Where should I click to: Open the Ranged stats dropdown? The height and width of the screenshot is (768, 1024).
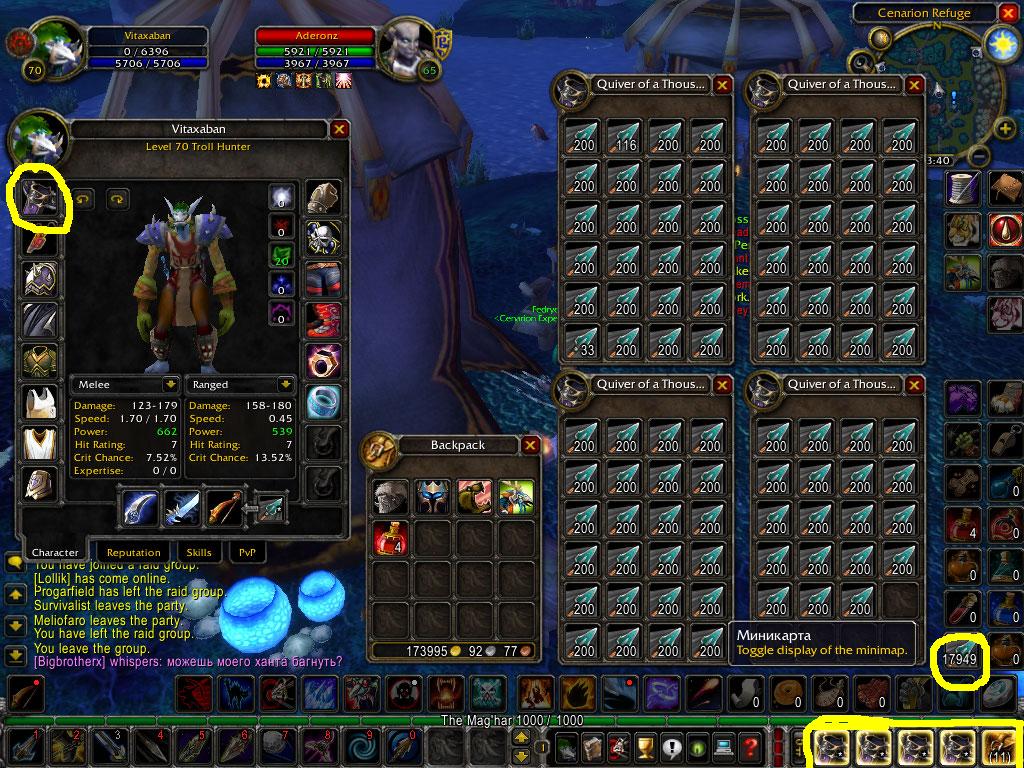[x=285, y=384]
